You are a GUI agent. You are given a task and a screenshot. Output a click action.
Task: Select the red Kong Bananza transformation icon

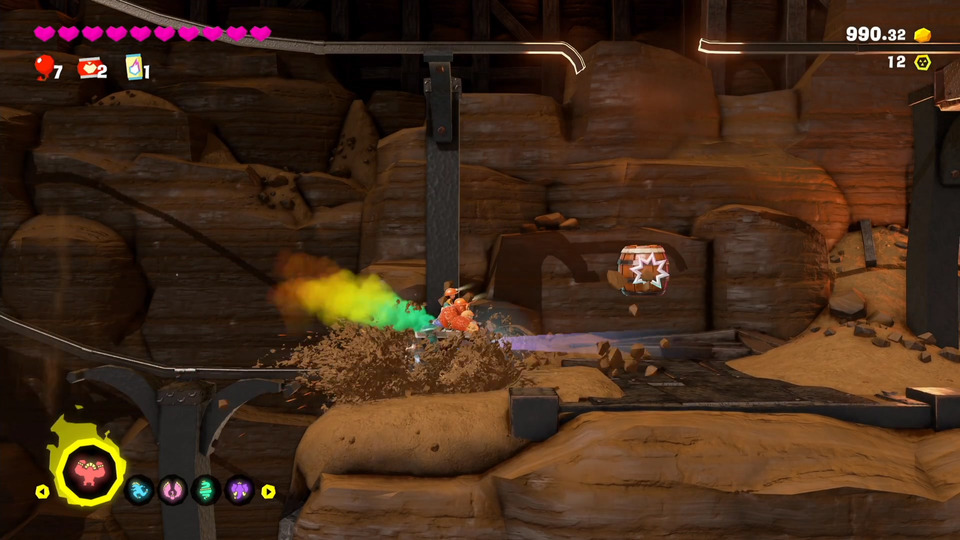click(x=89, y=472)
